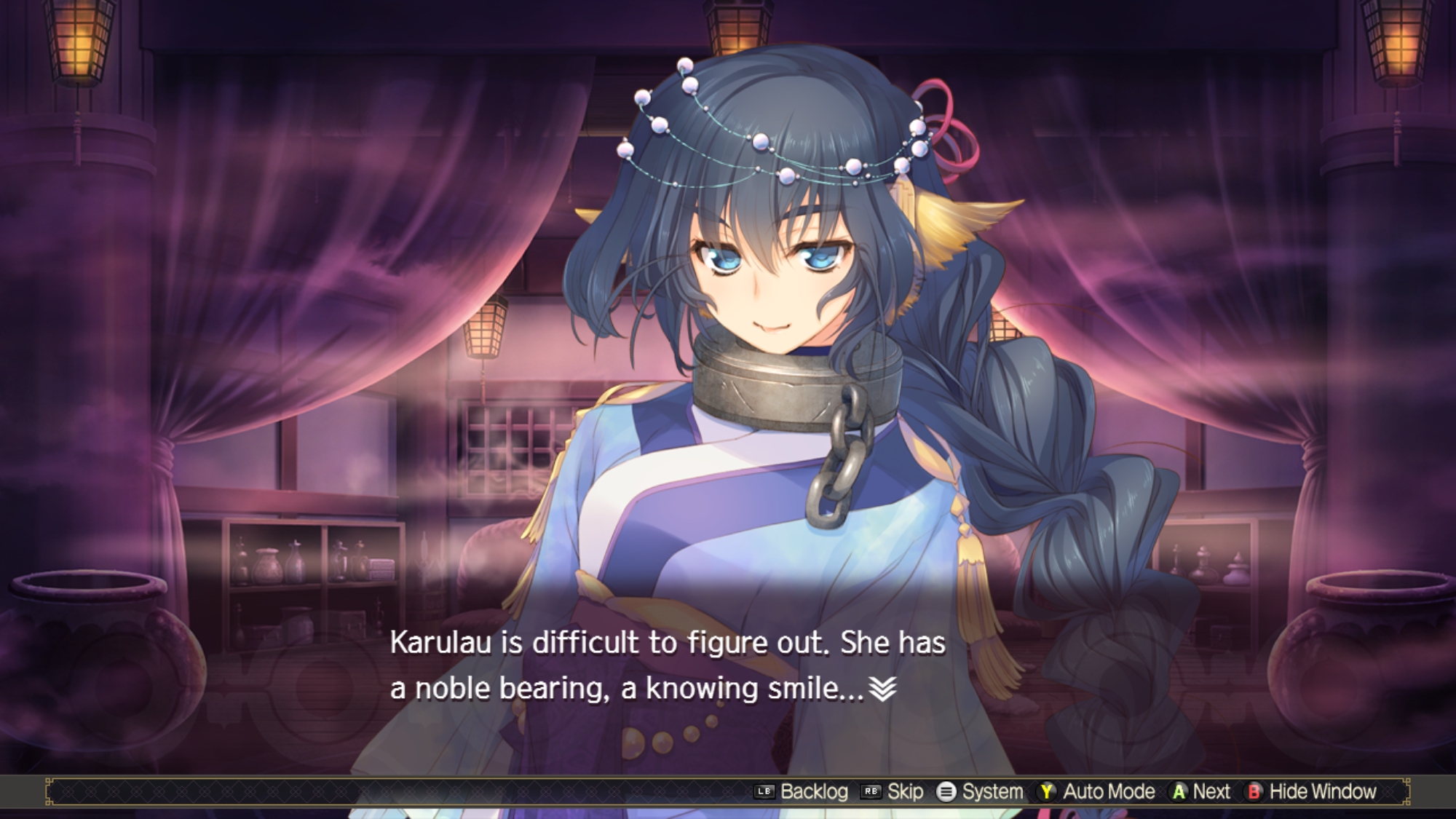Screen dimensions: 1456x819
Task: Click the dialogue continue arrow after "smile..."
Action: click(882, 688)
